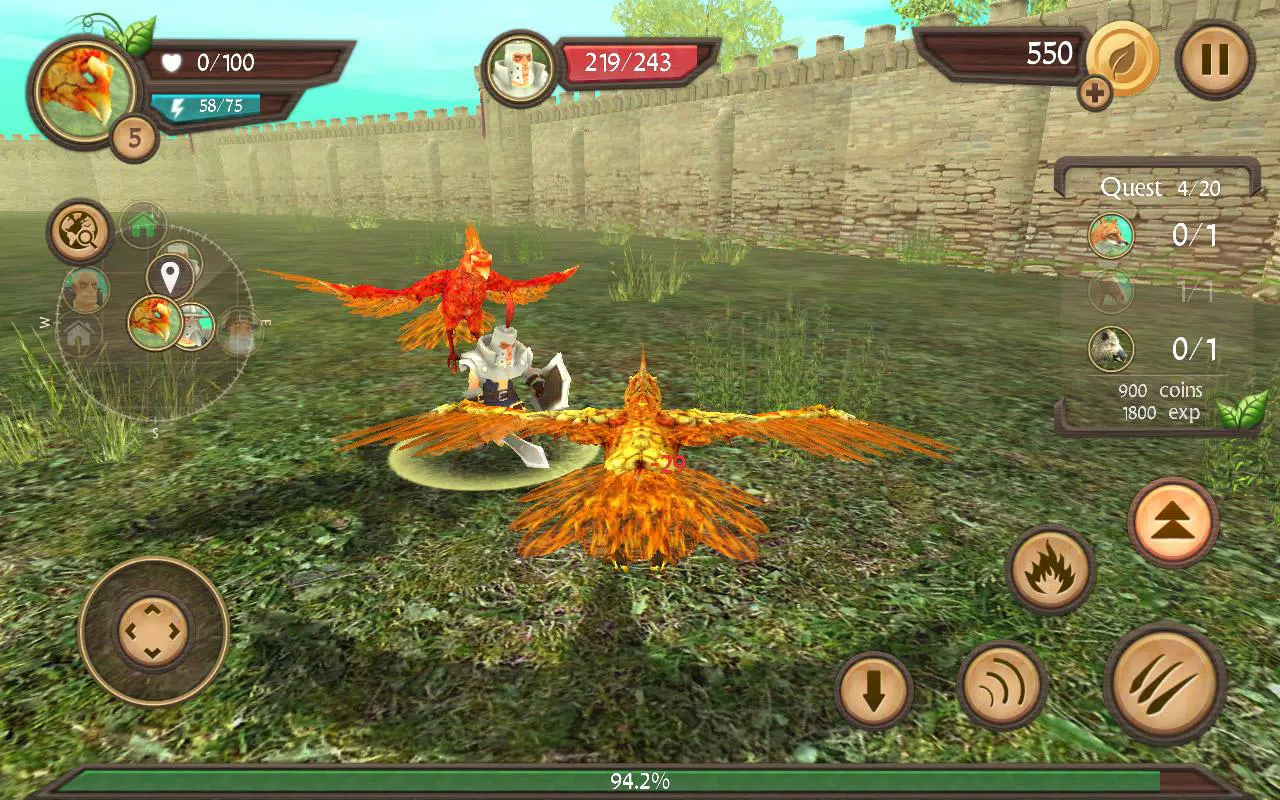Click the 94.2% progress bar
This screenshot has width=1280, height=800.
click(640, 784)
